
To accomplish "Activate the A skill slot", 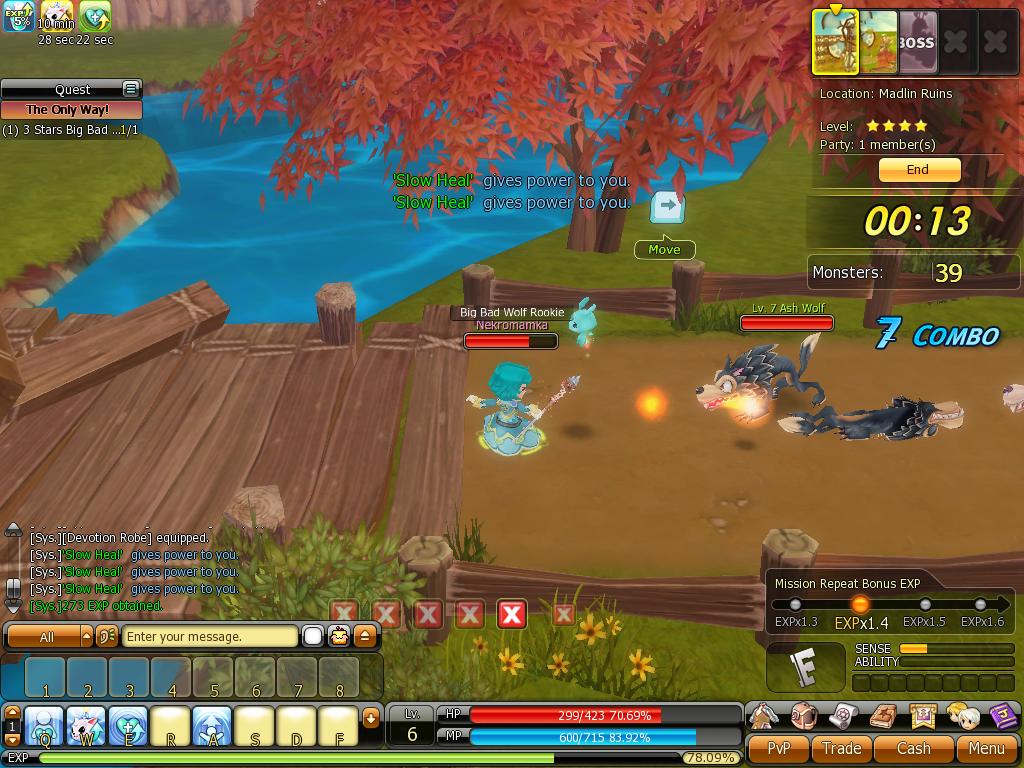I will pos(212,726).
